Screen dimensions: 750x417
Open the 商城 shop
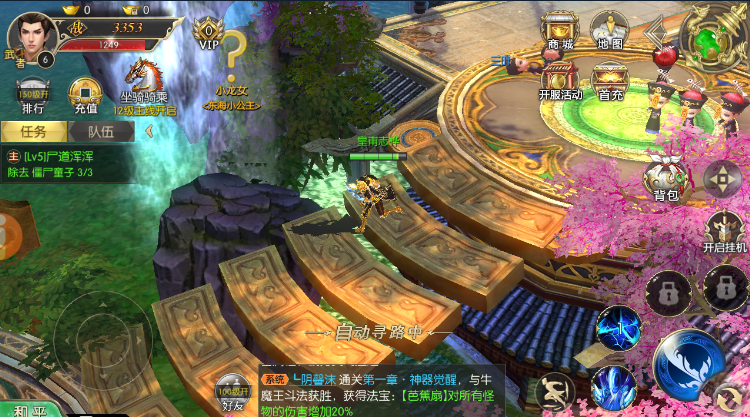pyautogui.click(x=560, y=33)
